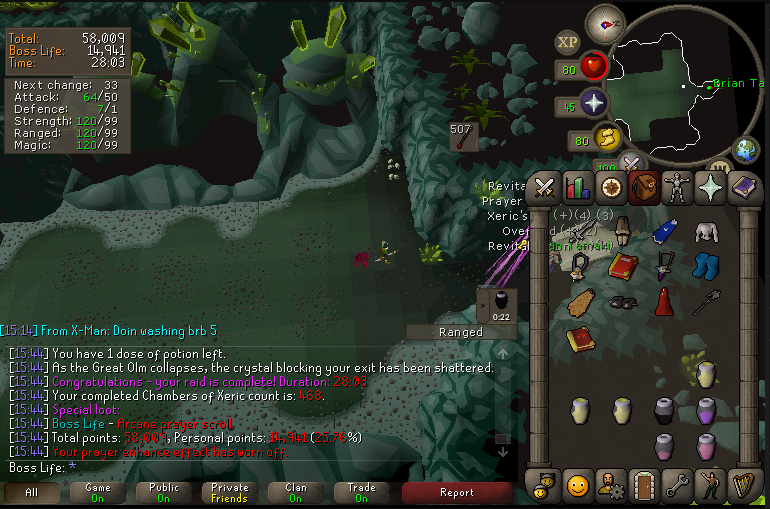Toggle the Private chat filter
Image resolution: width=770 pixels, height=509 pixels.
click(x=229, y=492)
